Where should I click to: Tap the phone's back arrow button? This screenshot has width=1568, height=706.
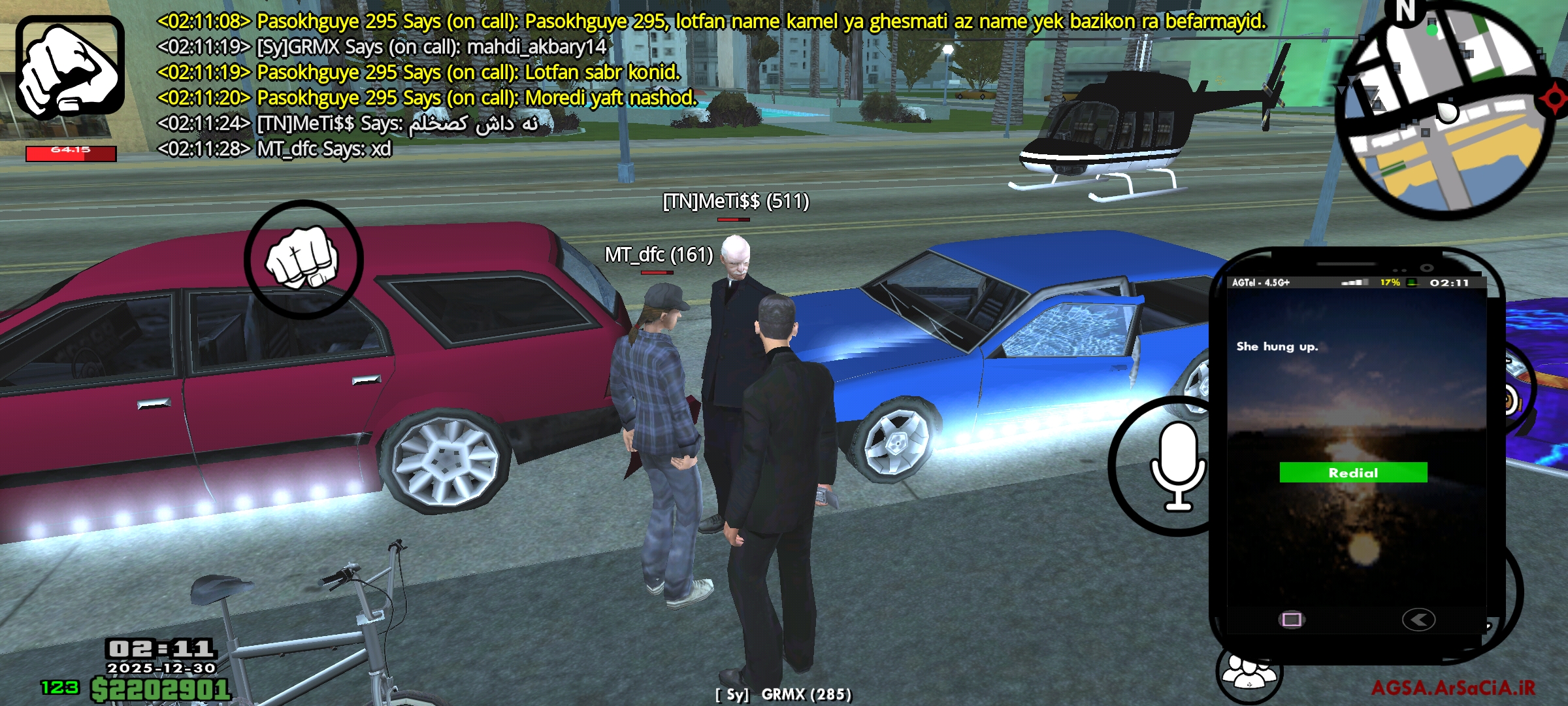click(1418, 619)
